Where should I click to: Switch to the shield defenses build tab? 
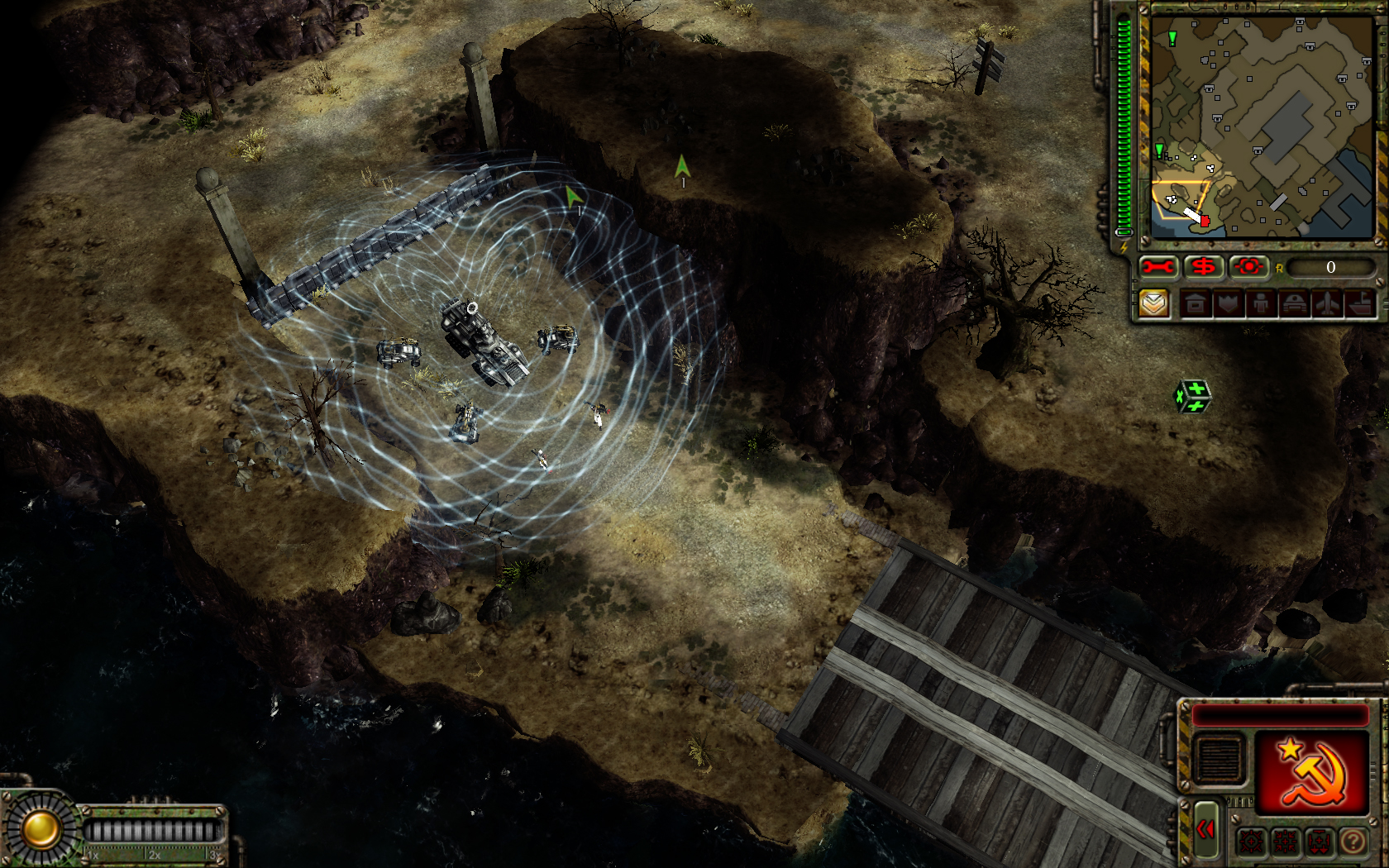click(x=1229, y=304)
